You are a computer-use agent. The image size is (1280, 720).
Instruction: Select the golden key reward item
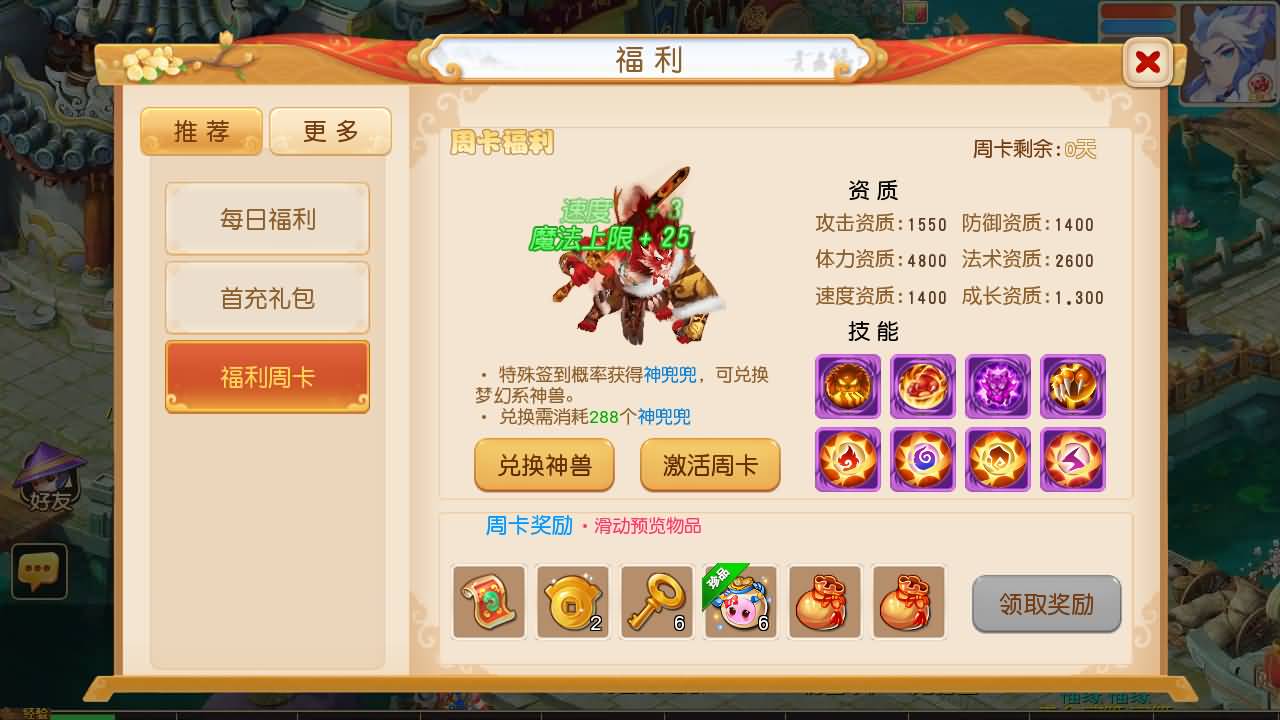click(657, 602)
